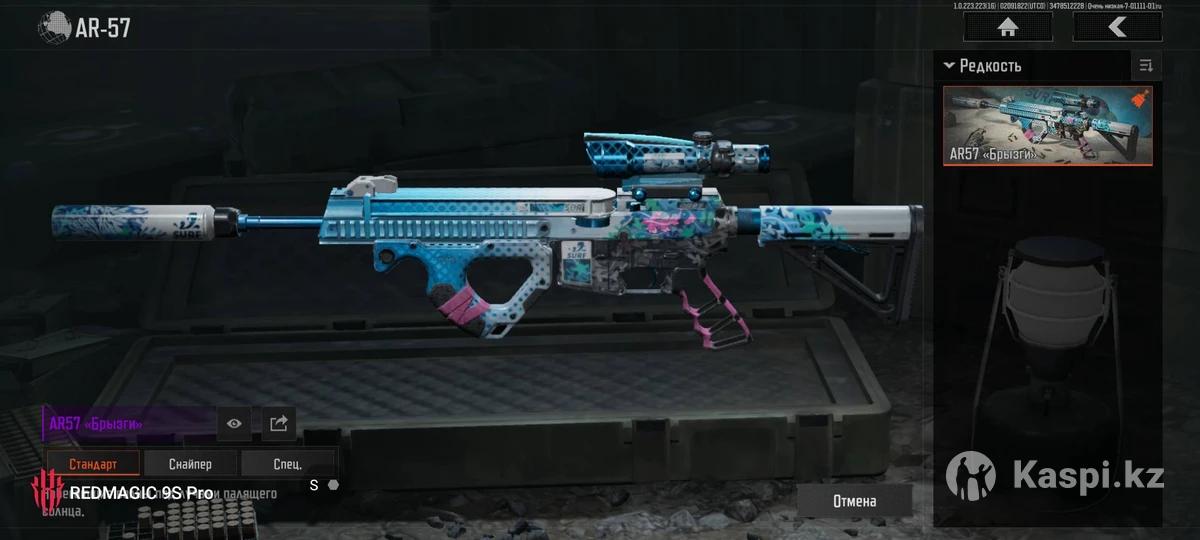Image resolution: width=1200 pixels, height=540 pixels.
Task: Toggle the eye preview button
Action: point(234,423)
